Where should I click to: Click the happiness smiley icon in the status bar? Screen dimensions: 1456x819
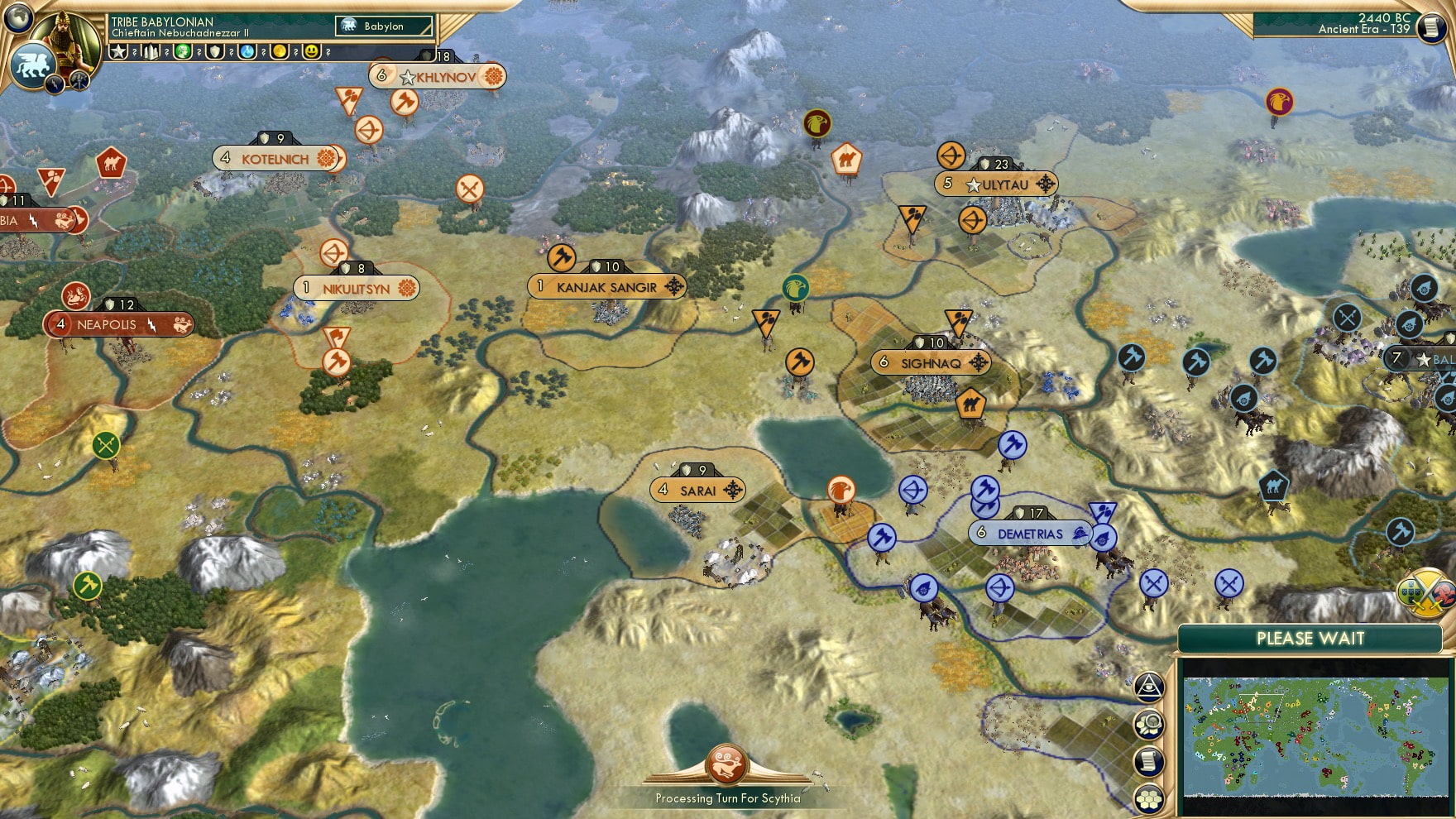click(313, 50)
